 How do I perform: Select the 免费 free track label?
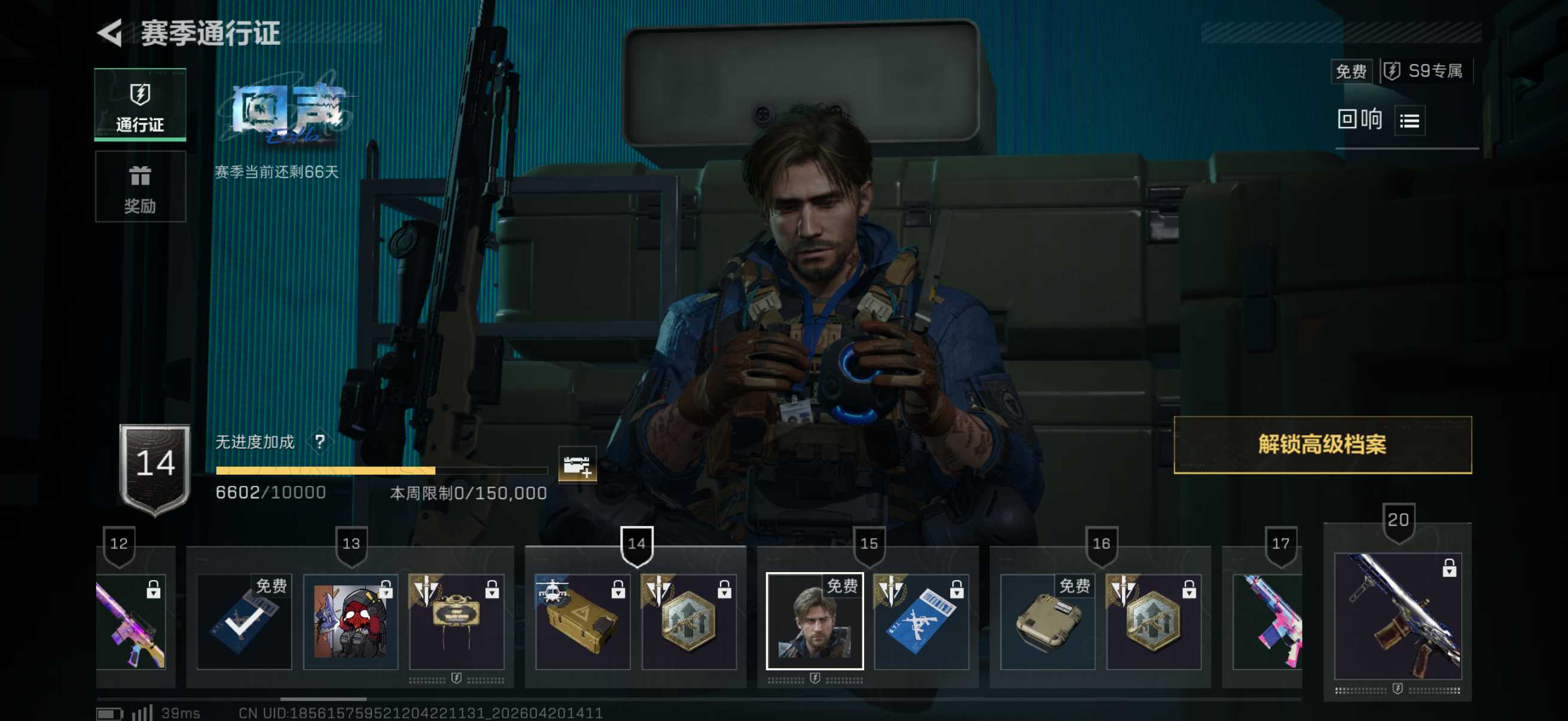pyautogui.click(x=1351, y=72)
